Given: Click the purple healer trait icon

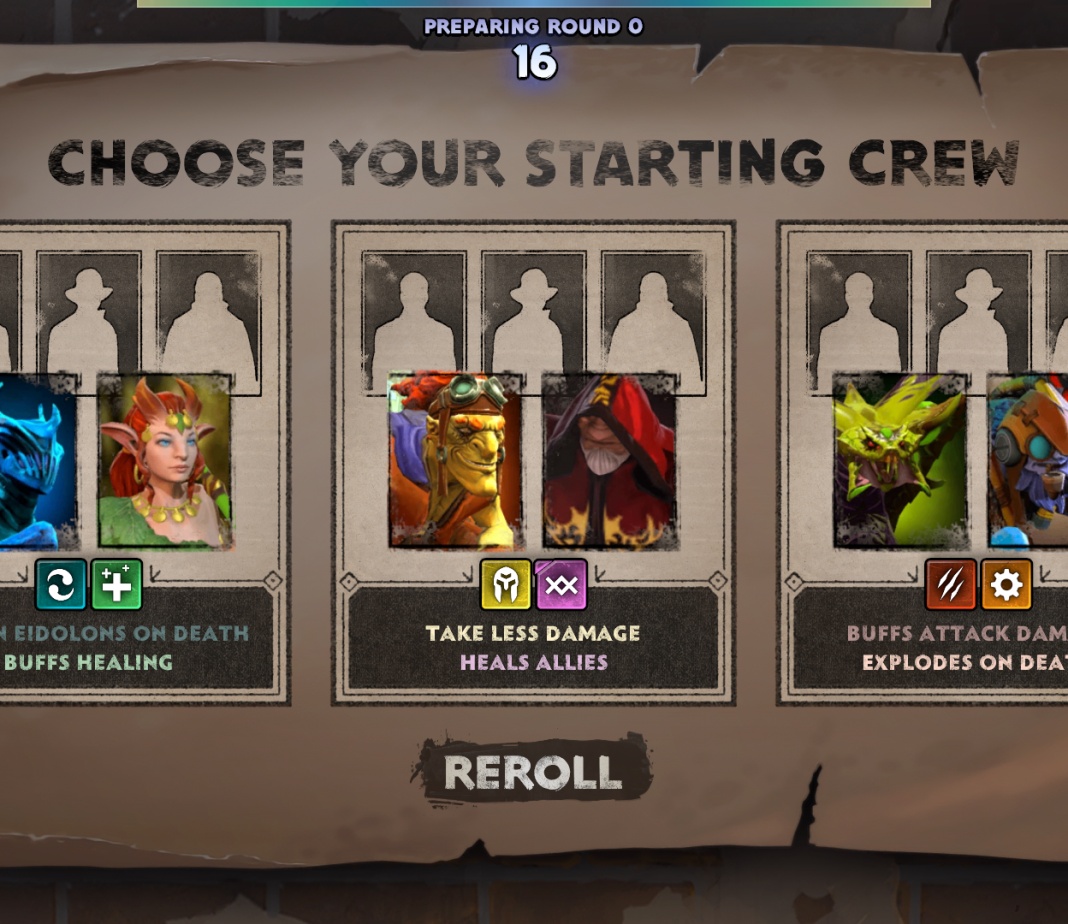Looking at the screenshot, I should coord(561,585).
